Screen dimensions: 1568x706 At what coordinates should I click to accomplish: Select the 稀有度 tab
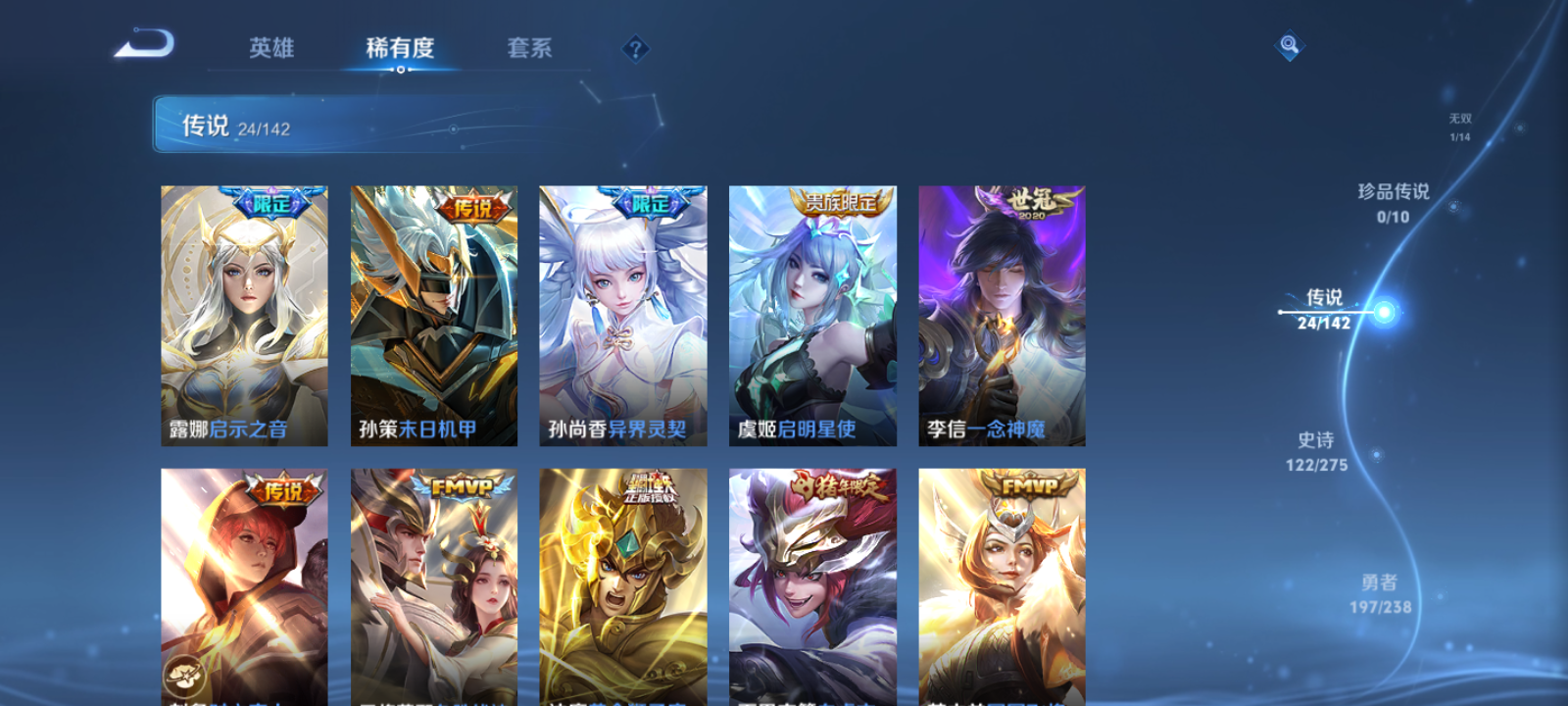click(398, 47)
